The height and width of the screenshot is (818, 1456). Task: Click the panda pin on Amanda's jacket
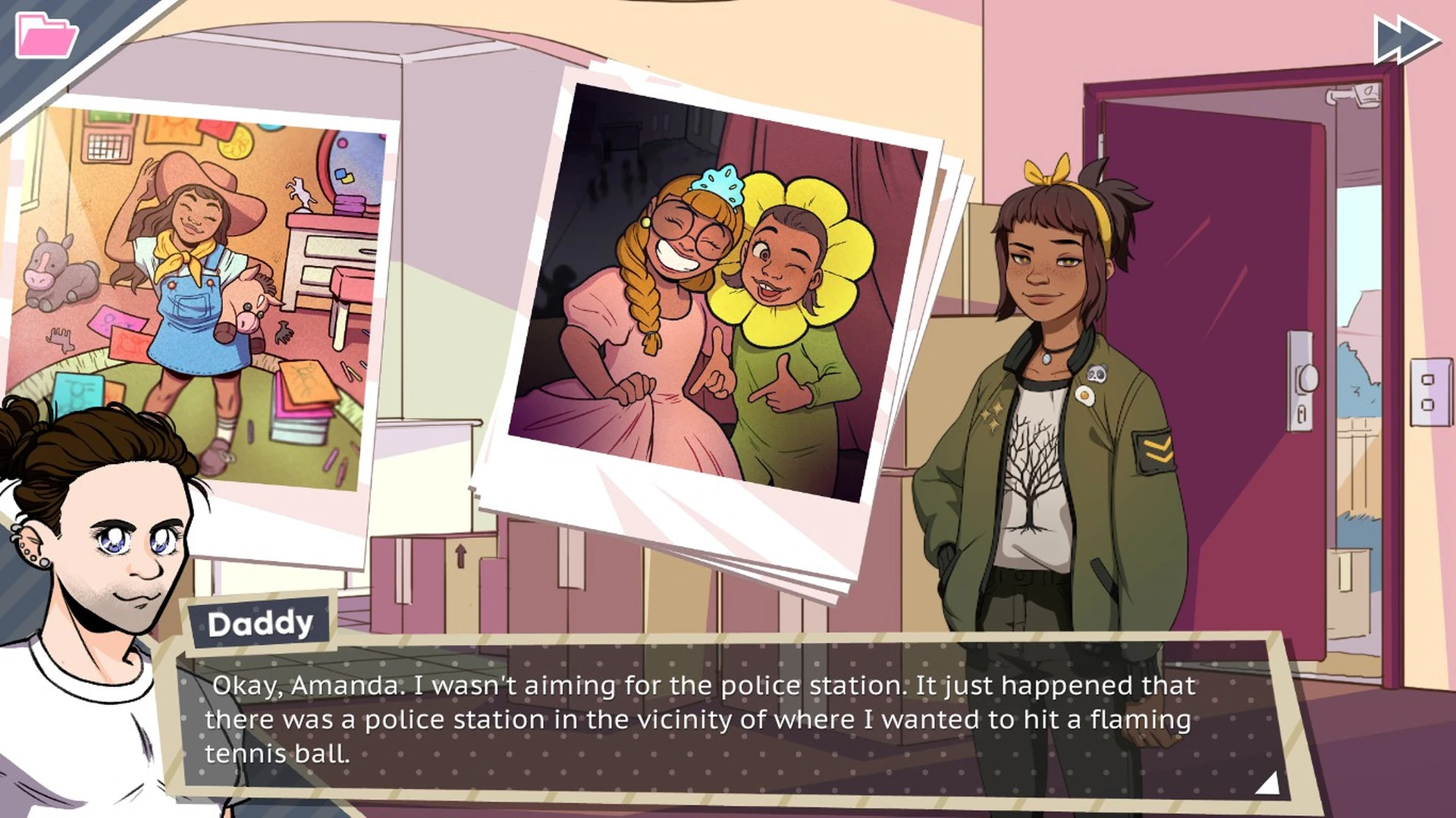point(1097,372)
